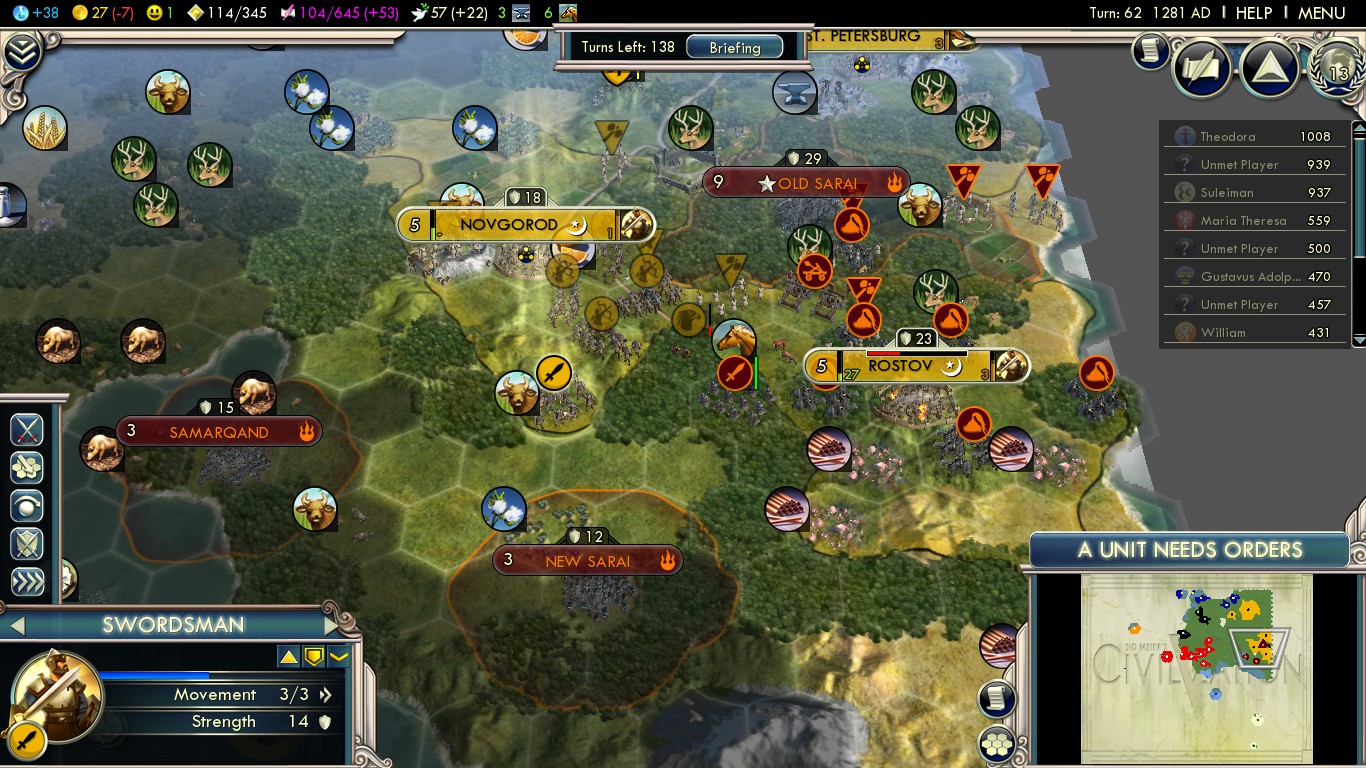Open the Rostov city banner
This screenshot has width=1366, height=768.
pos(899,366)
